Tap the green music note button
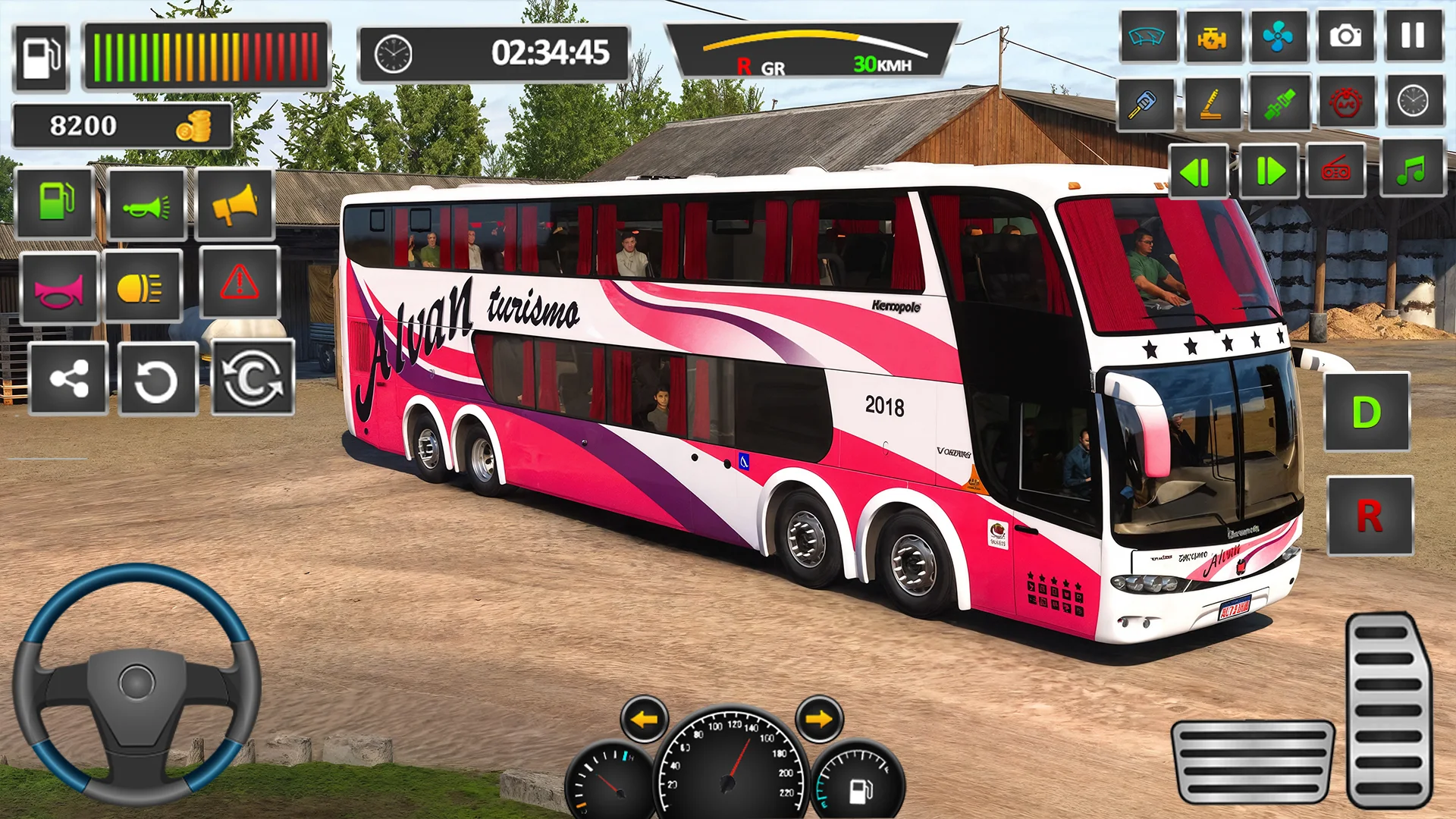This screenshot has width=1456, height=819. (x=1411, y=170)
